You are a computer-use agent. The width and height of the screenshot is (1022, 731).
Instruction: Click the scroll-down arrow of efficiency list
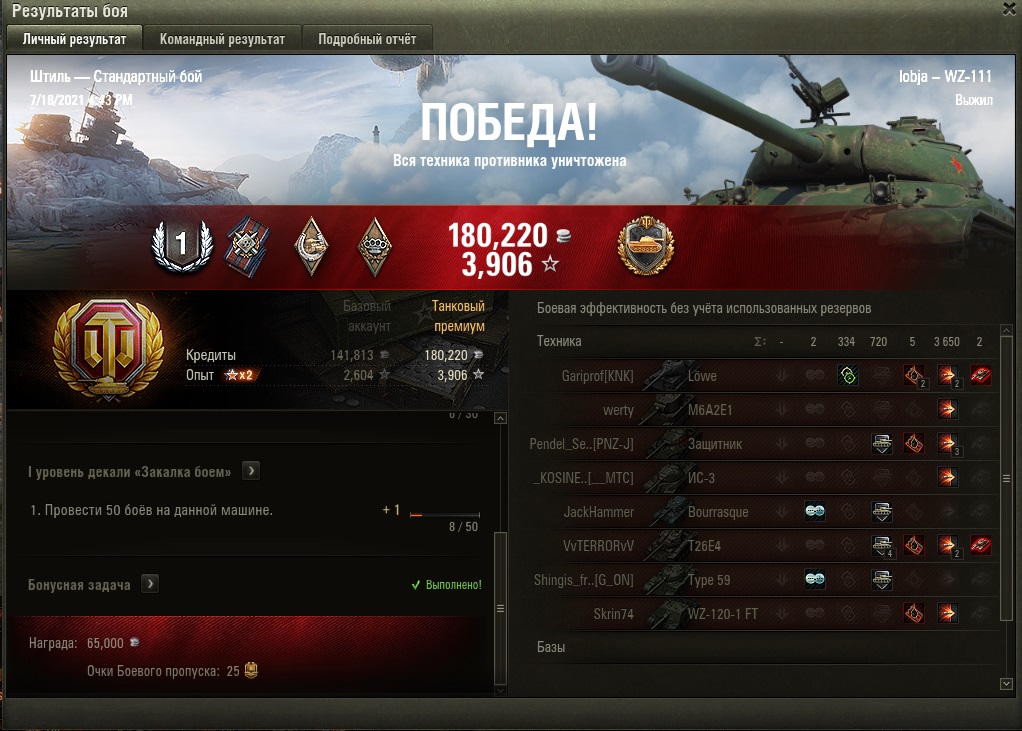click(1006, 683)
